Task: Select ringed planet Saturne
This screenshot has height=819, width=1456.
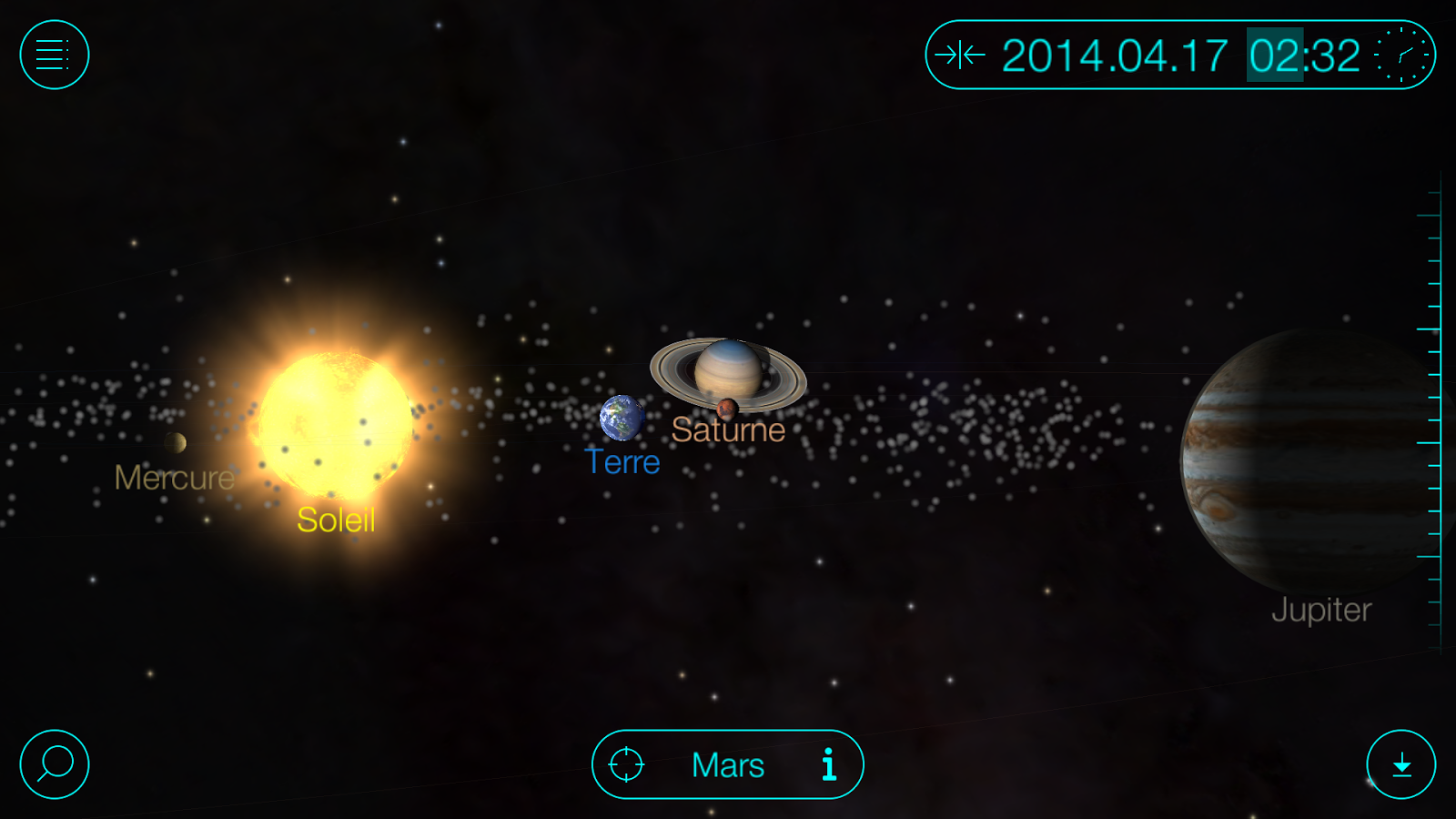Action: point(728,369)
